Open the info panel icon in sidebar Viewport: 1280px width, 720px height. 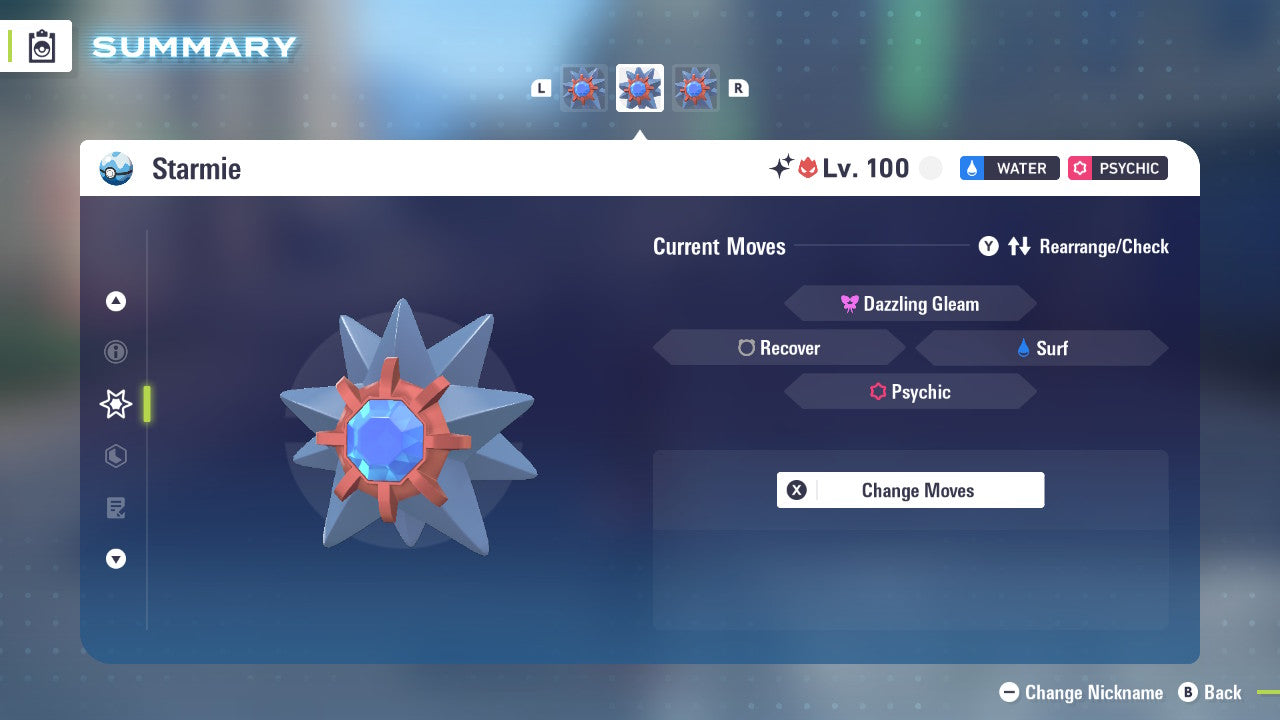coord(115,352)
